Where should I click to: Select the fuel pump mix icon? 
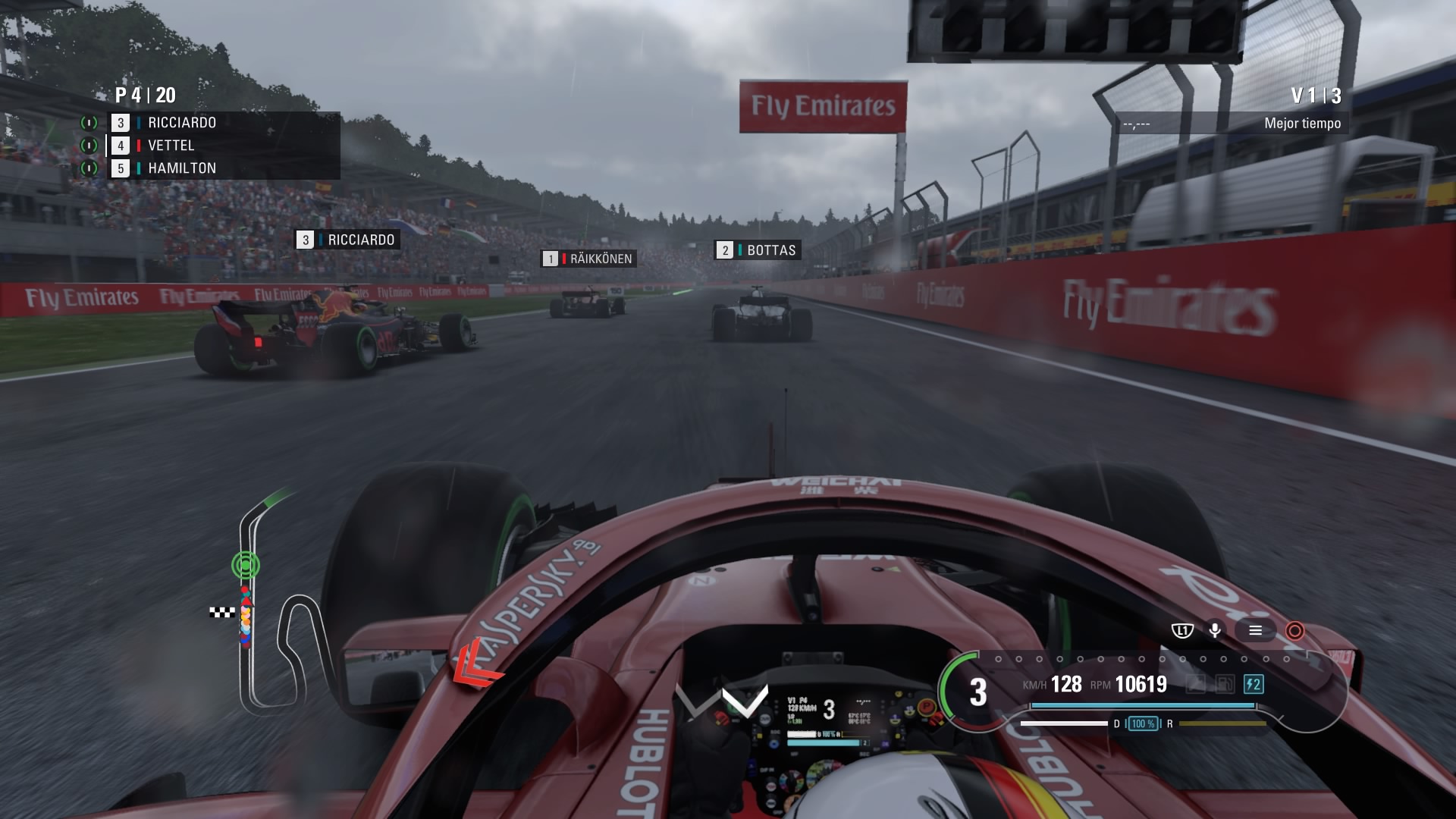(x=1224, y=685)
